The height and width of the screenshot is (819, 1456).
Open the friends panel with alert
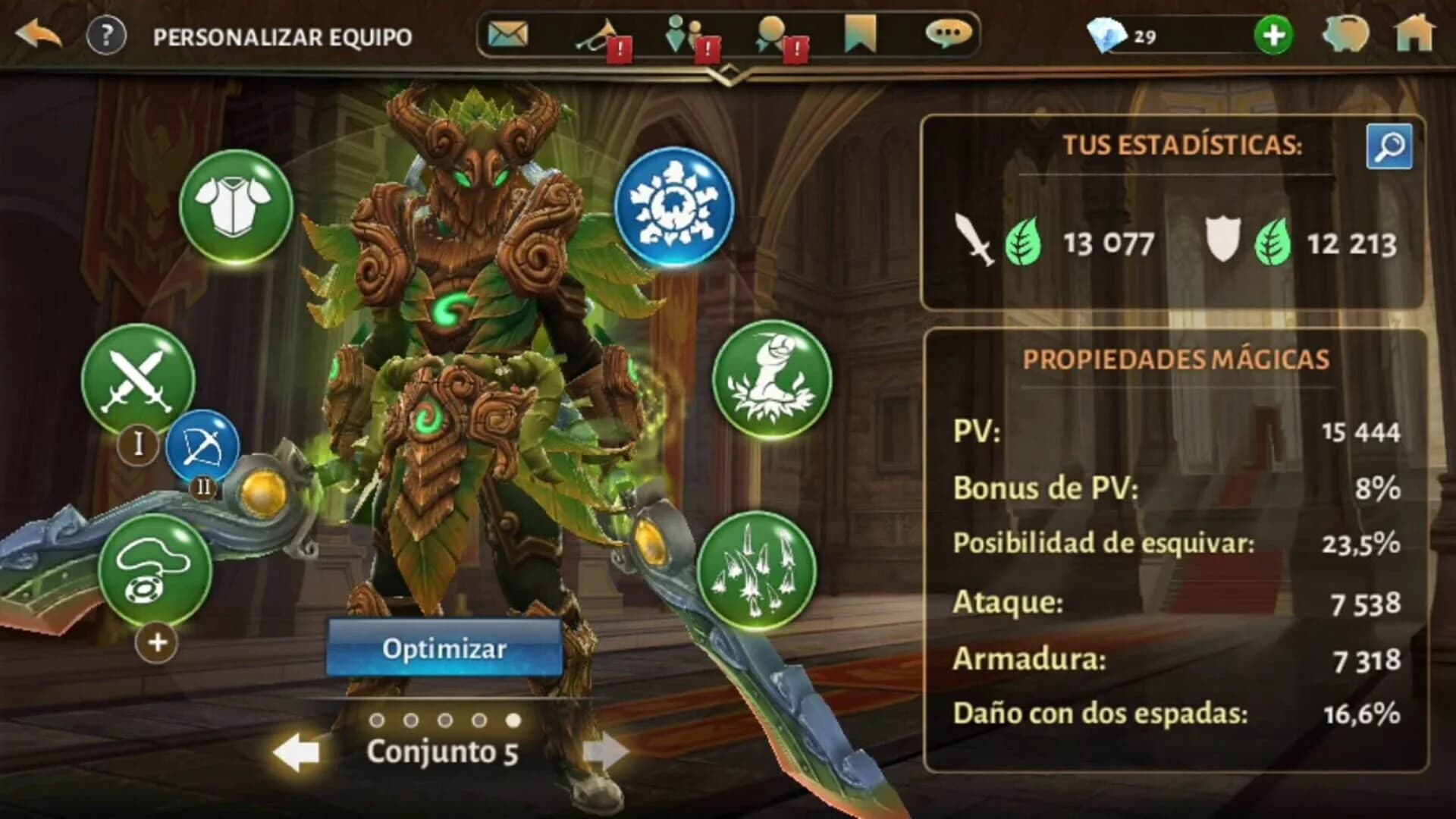coord(682,34)
